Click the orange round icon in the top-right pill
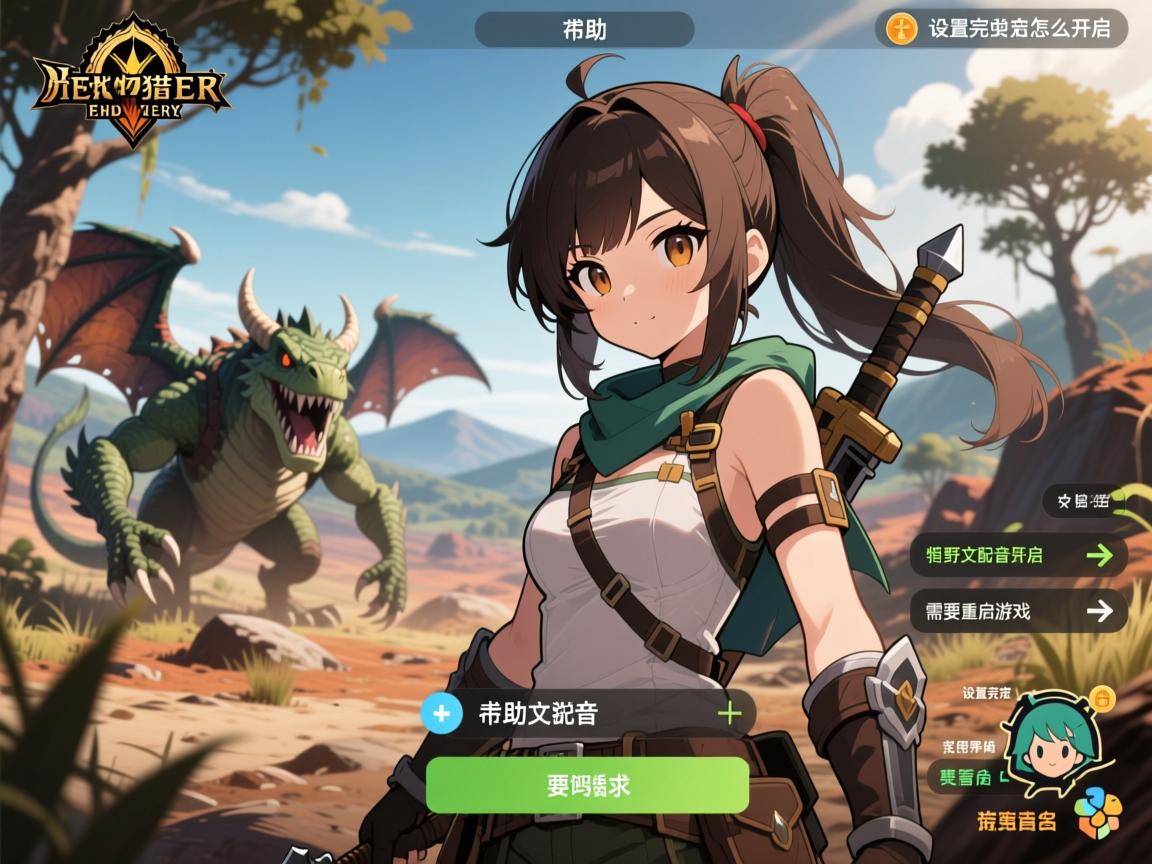This screenshot has width=1152, height=864. click(902, 29)
